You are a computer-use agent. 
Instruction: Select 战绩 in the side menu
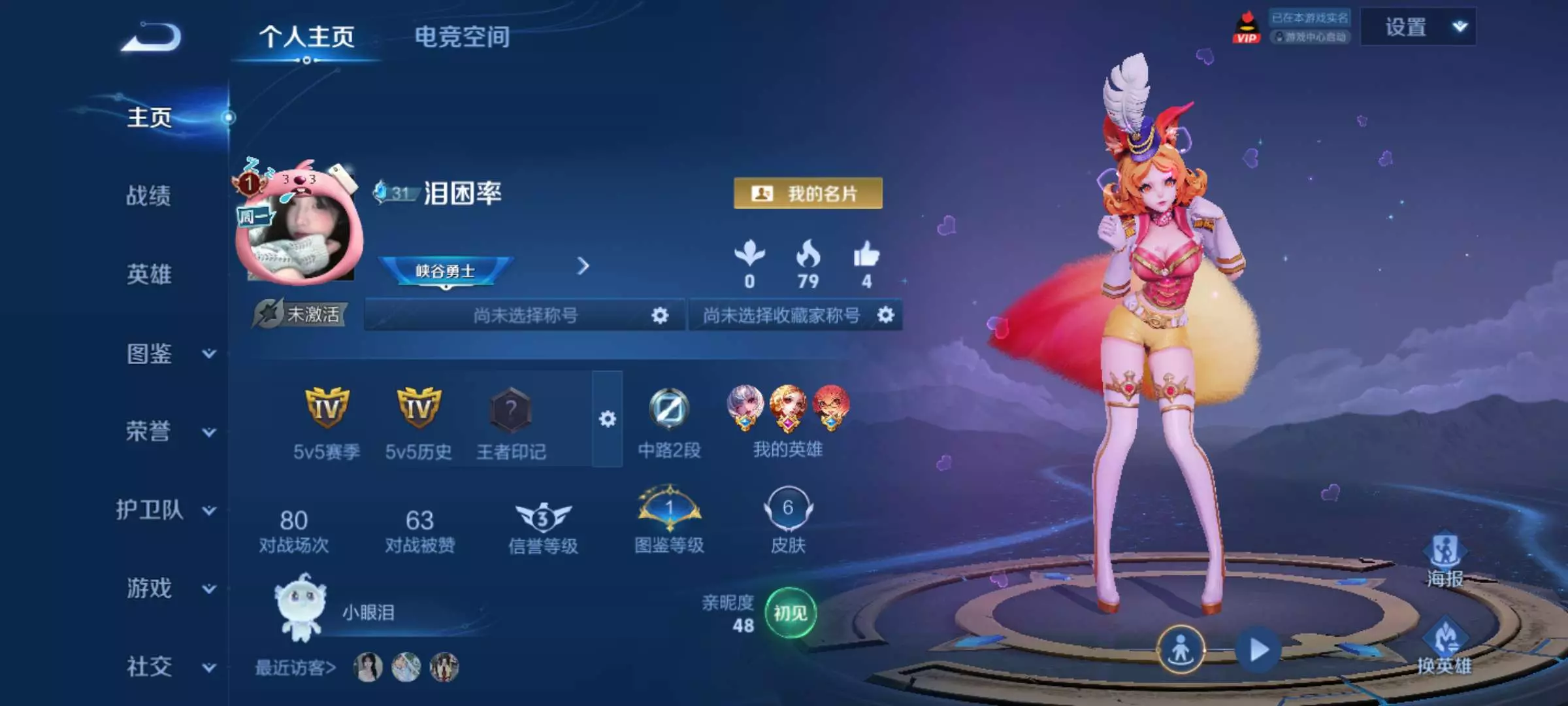pos(149,195)
